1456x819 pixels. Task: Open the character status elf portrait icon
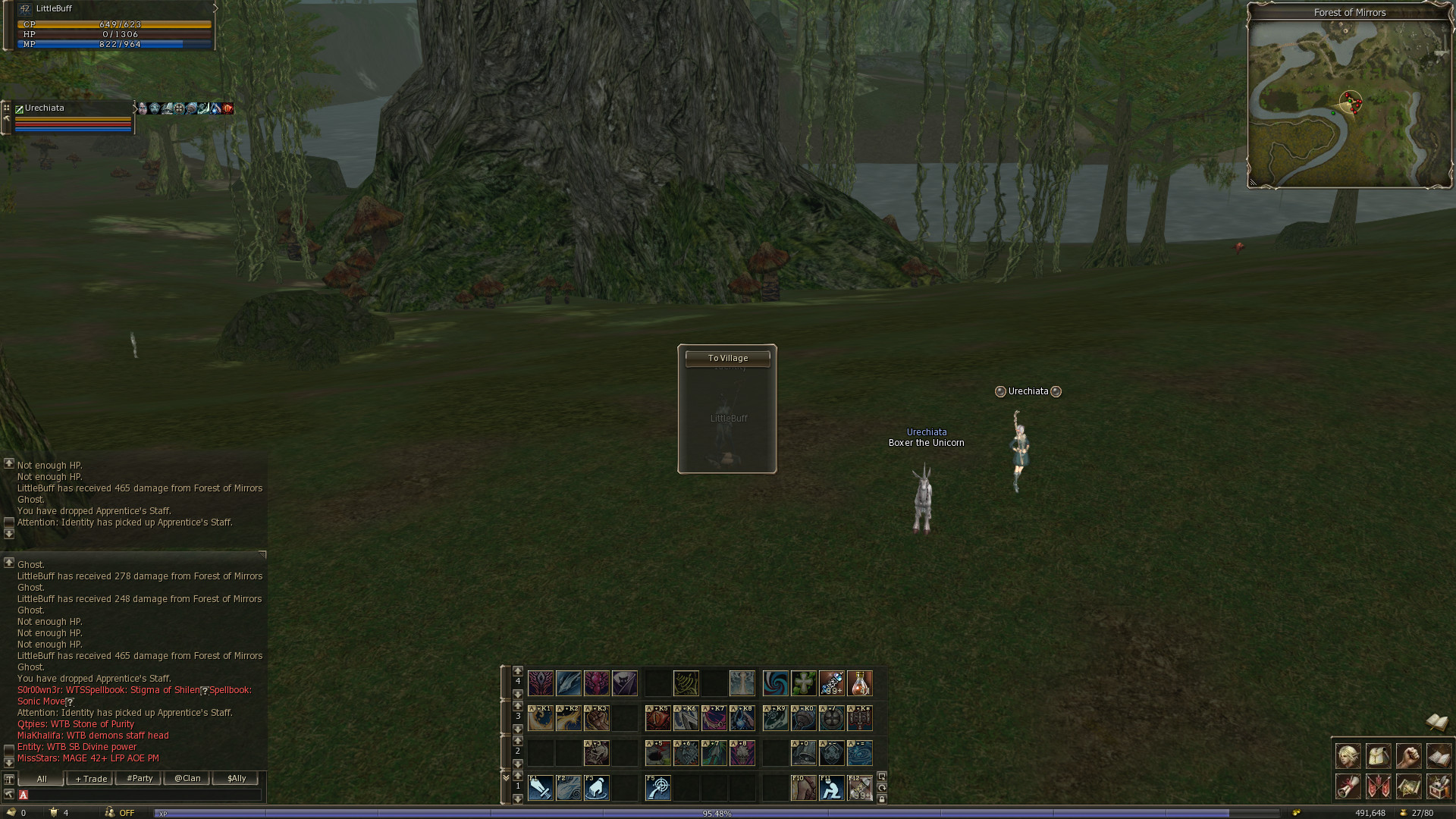point(1348,756)
